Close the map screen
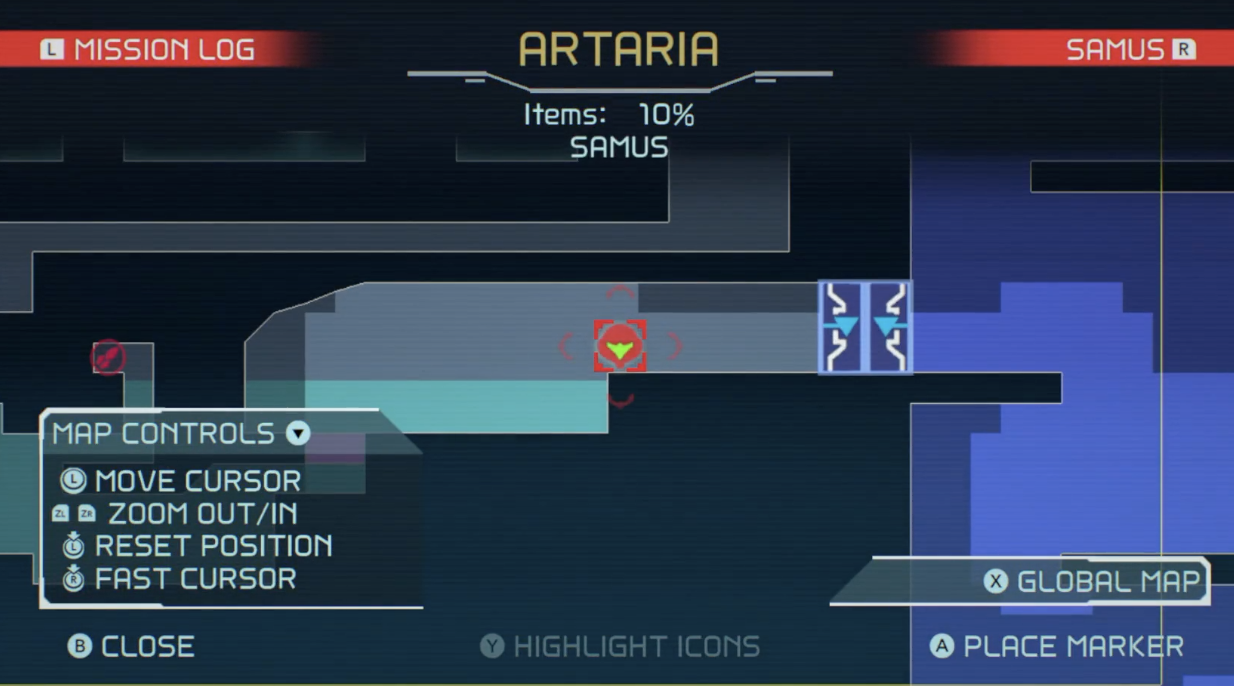Screen dimensions: 1234x686 pyautogui.click(x=131, y=646)
